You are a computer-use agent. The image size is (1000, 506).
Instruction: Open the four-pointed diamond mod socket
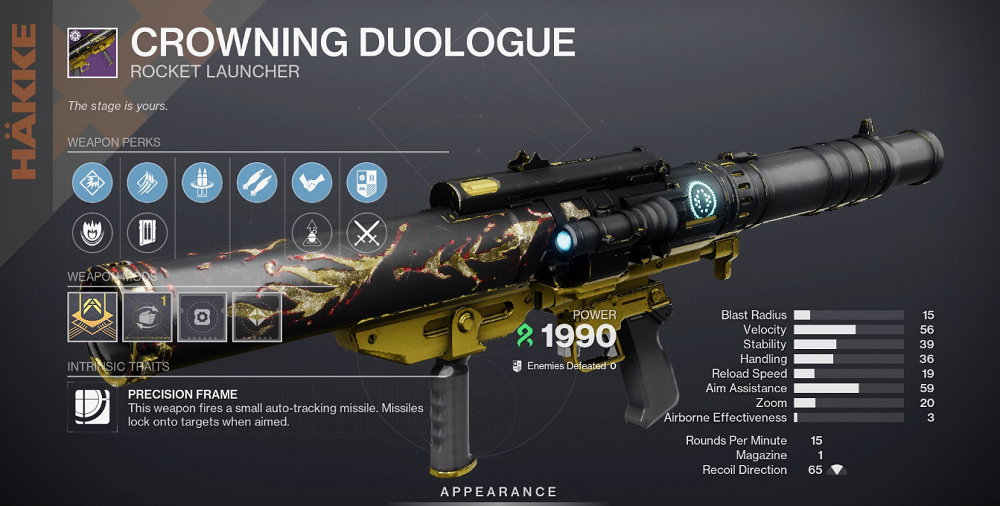(257, 317)
